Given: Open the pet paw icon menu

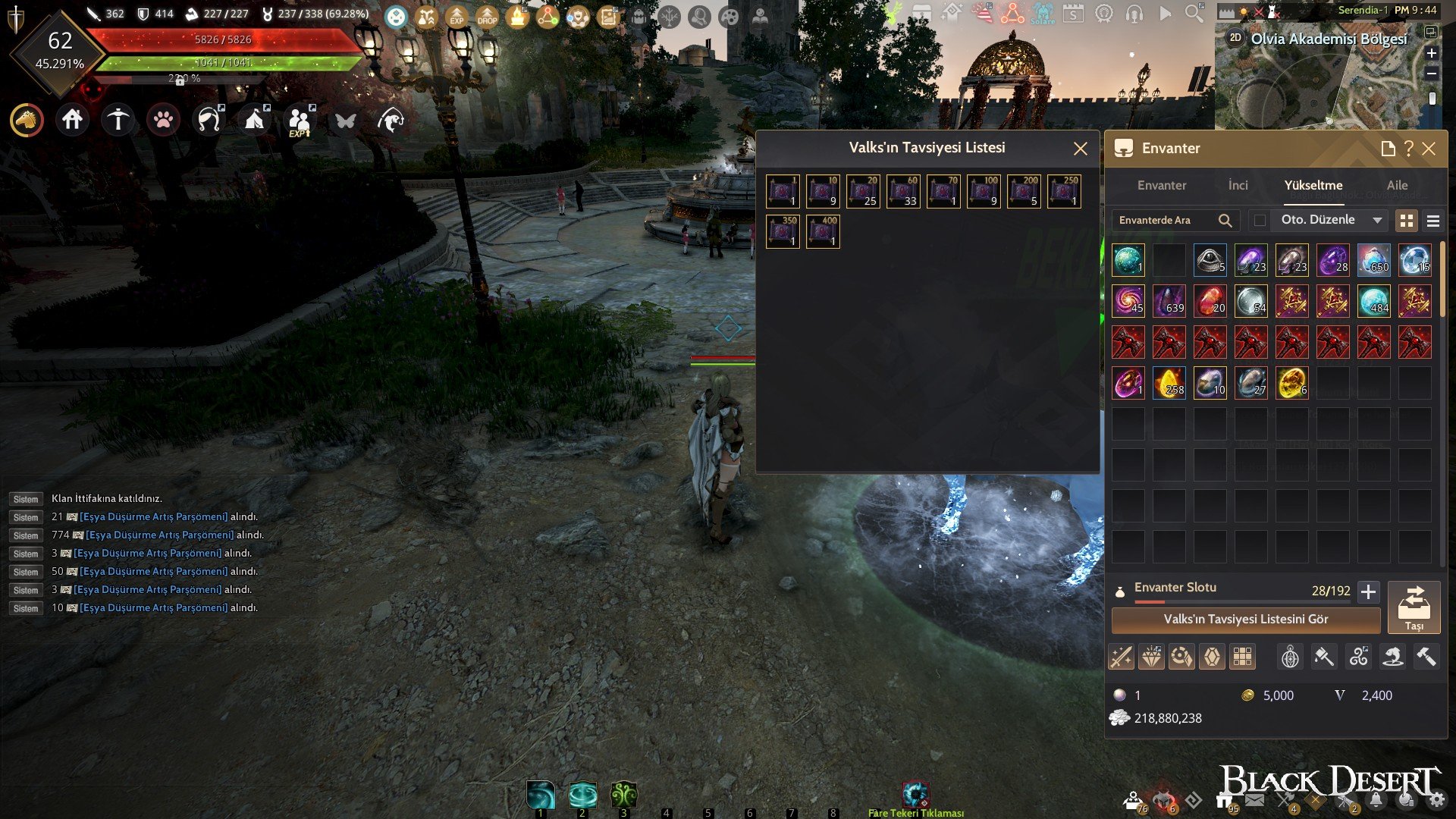Looking at the screenshot, I should (163, 120).
